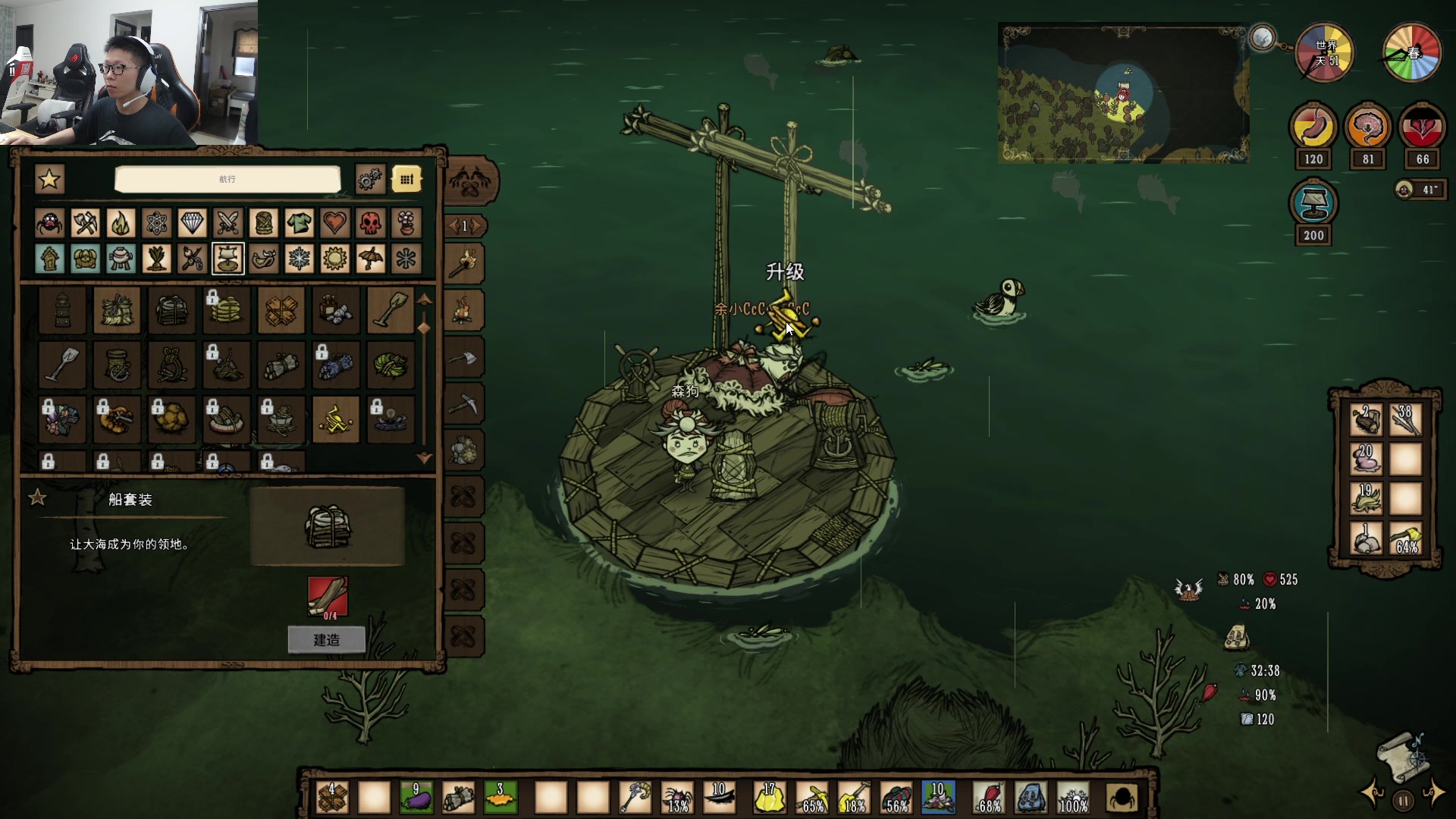
Task: Switch to the umbrella rain category
Action: click(370, 259)
